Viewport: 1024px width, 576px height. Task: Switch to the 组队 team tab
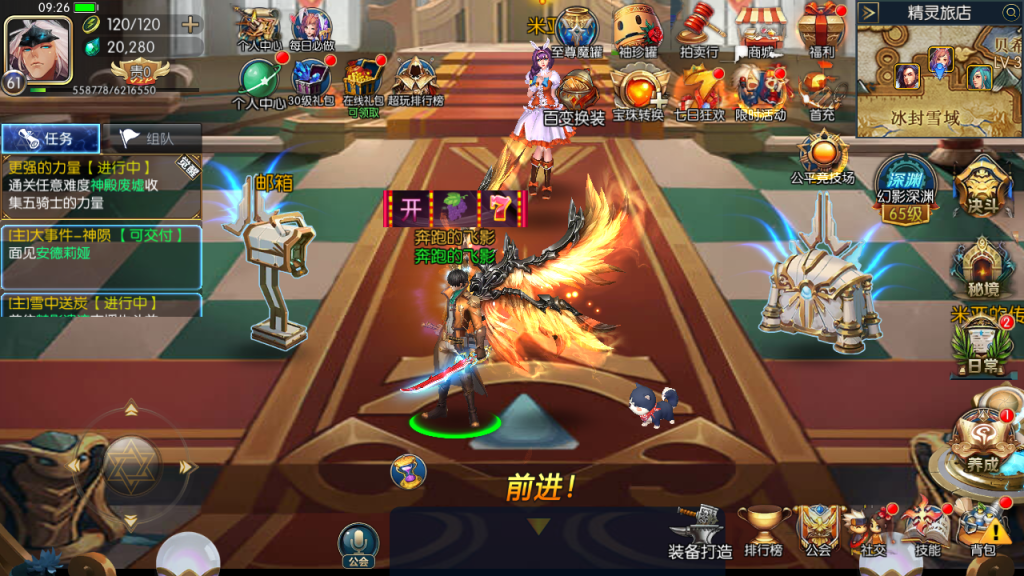pyautogui.click(x=151, y=139)
